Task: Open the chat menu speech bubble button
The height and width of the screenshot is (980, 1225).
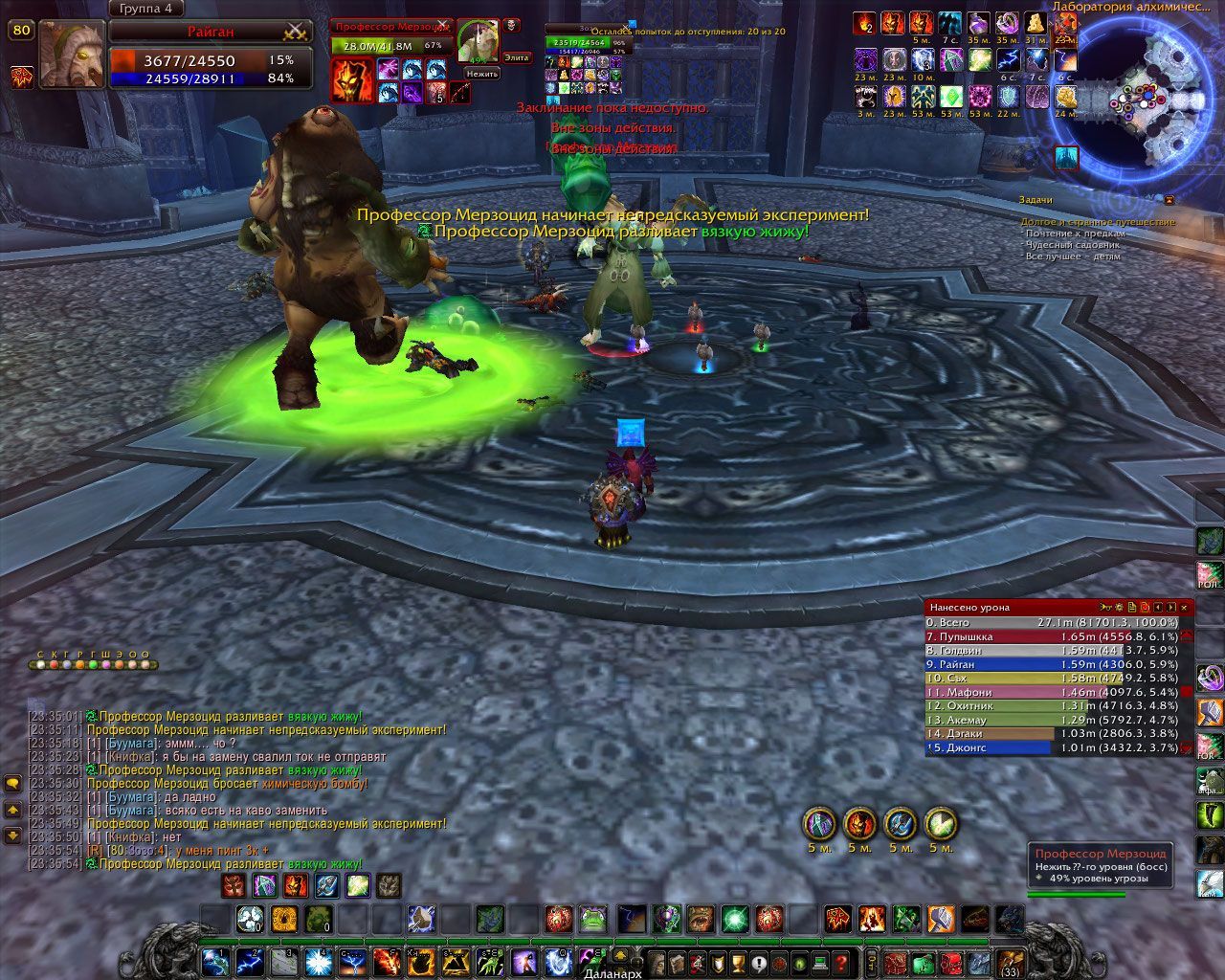Action: pyautogui.click(x=13, y=783)
